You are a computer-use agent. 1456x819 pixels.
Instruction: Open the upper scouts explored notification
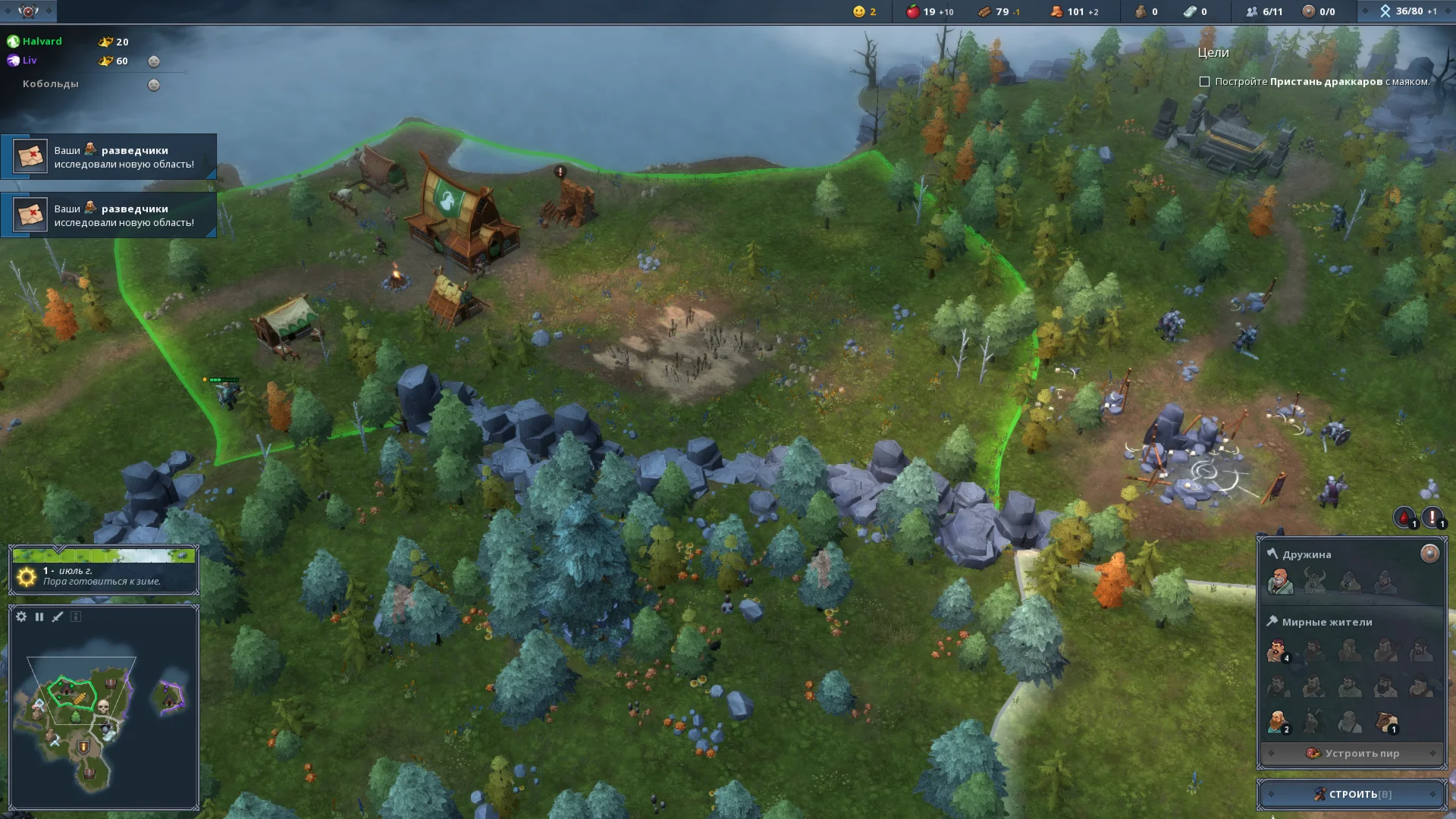tap(108, 157)
